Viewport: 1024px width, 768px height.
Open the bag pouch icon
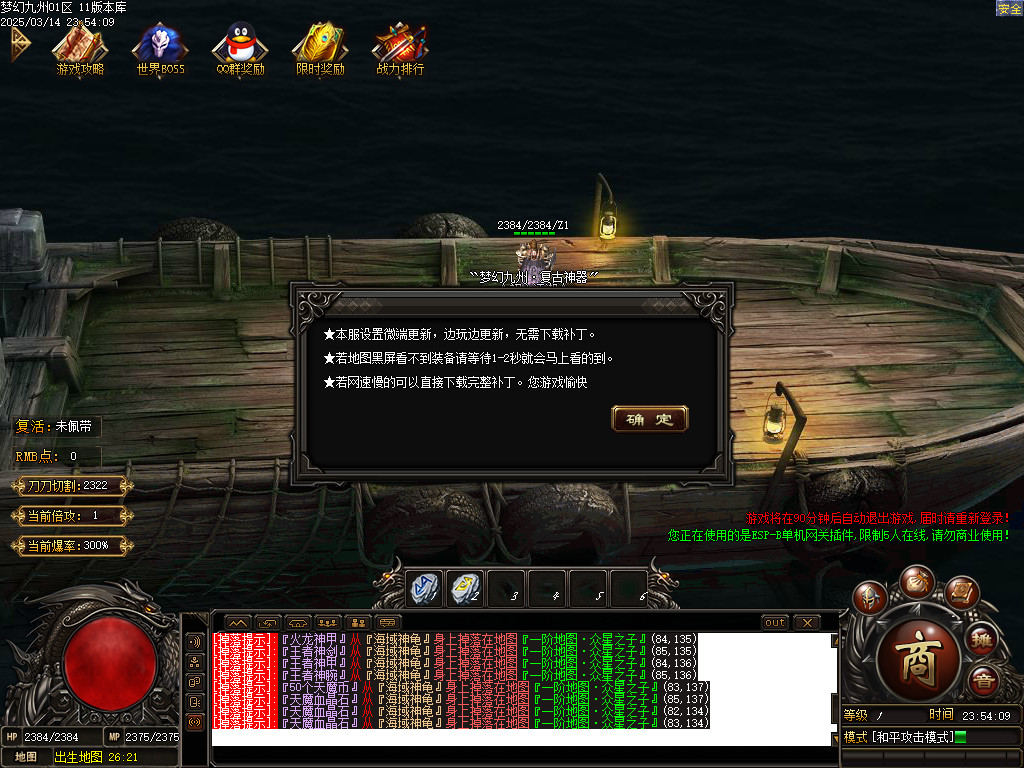click(916, 580)
